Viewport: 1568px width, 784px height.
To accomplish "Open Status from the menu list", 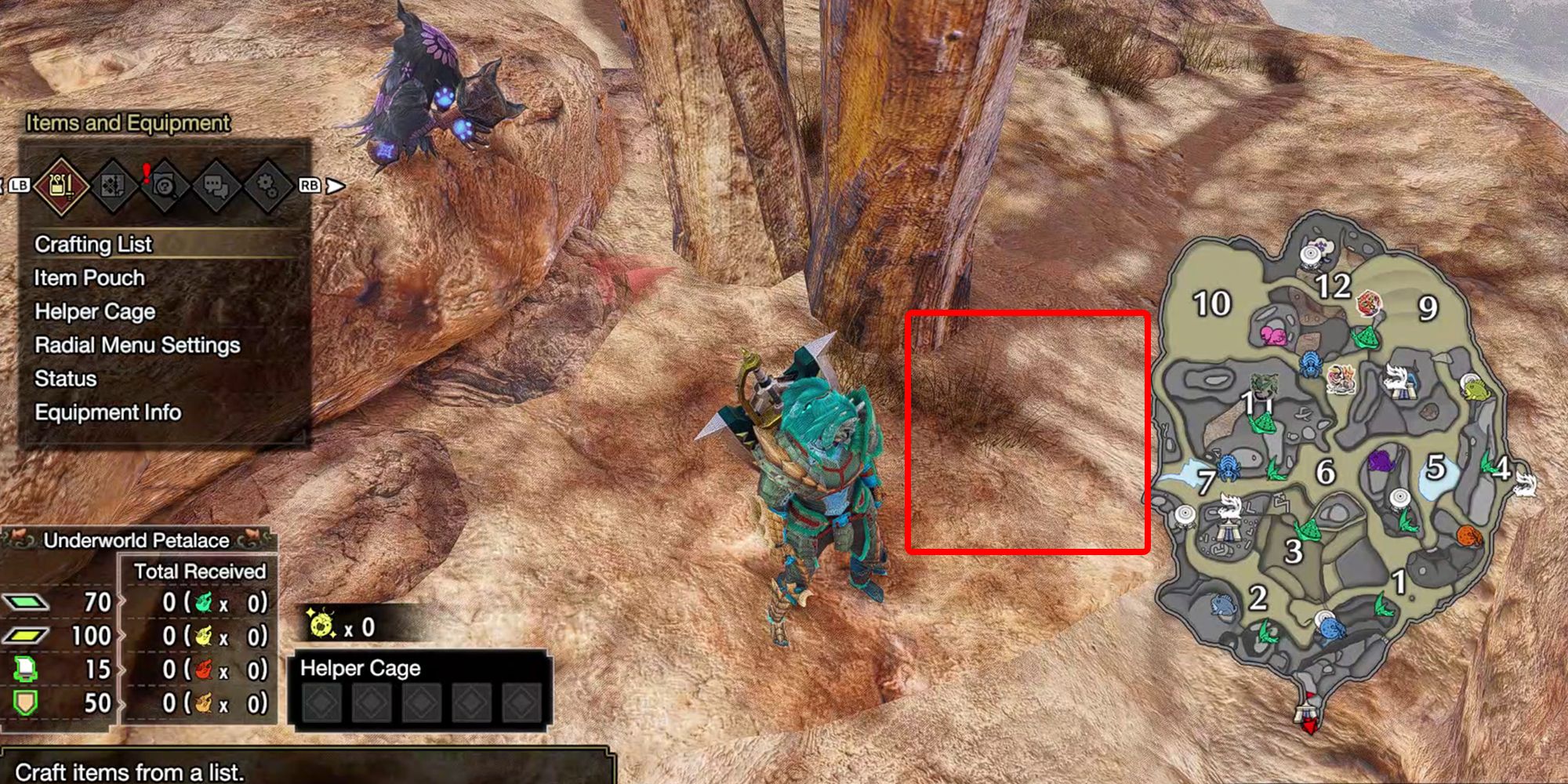I will click(x=64, y=379).
